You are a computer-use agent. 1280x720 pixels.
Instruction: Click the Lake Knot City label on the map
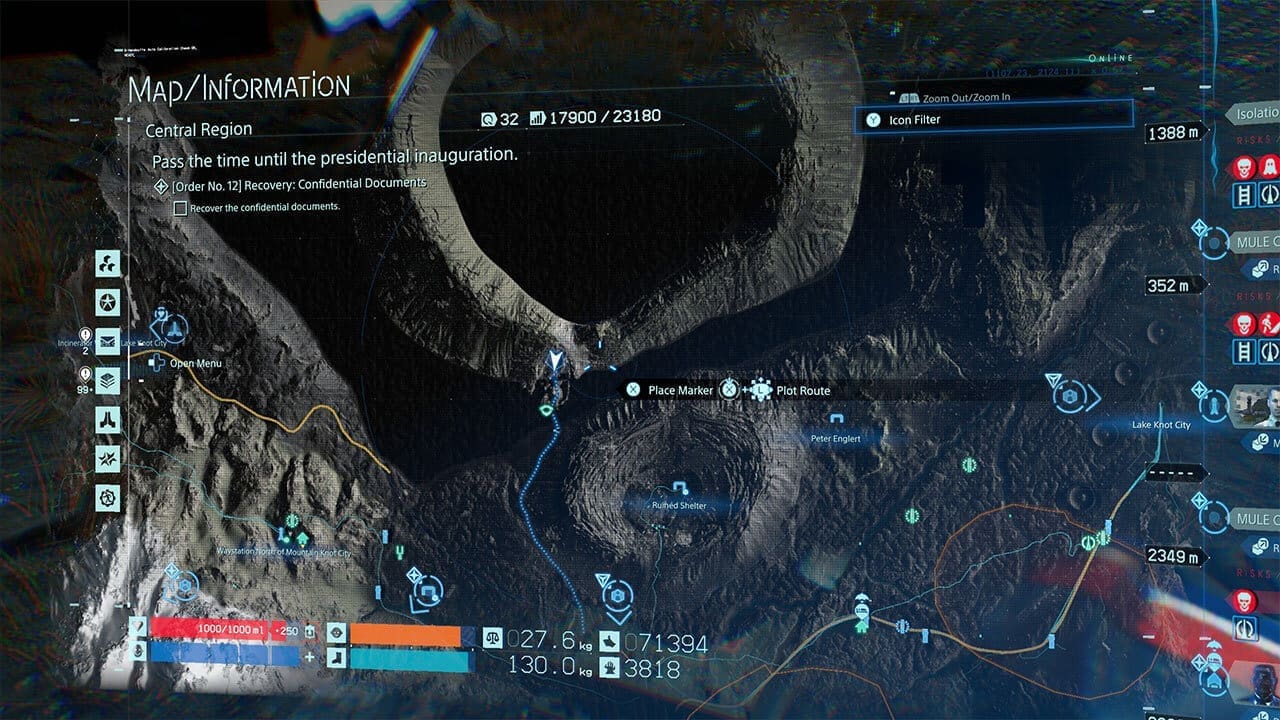[x=1160, y=425]
